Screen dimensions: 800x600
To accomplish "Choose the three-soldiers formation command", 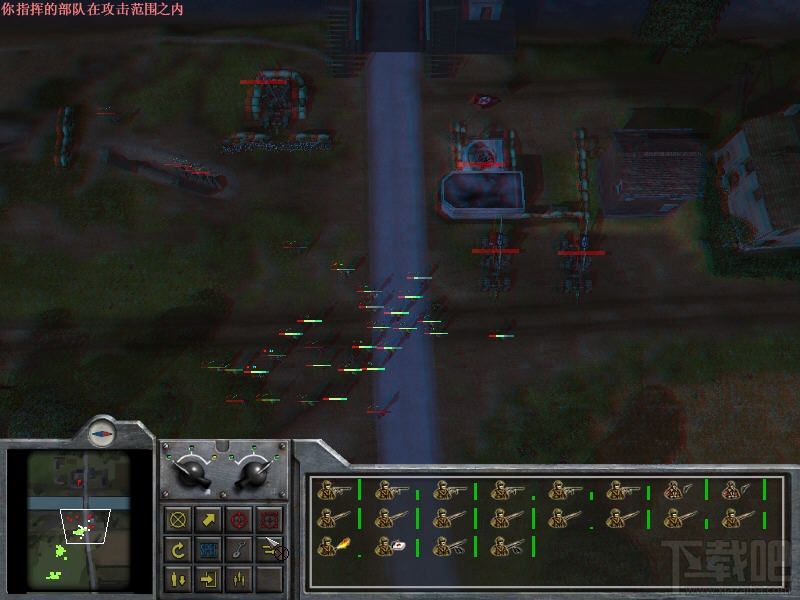I will 238,578.
